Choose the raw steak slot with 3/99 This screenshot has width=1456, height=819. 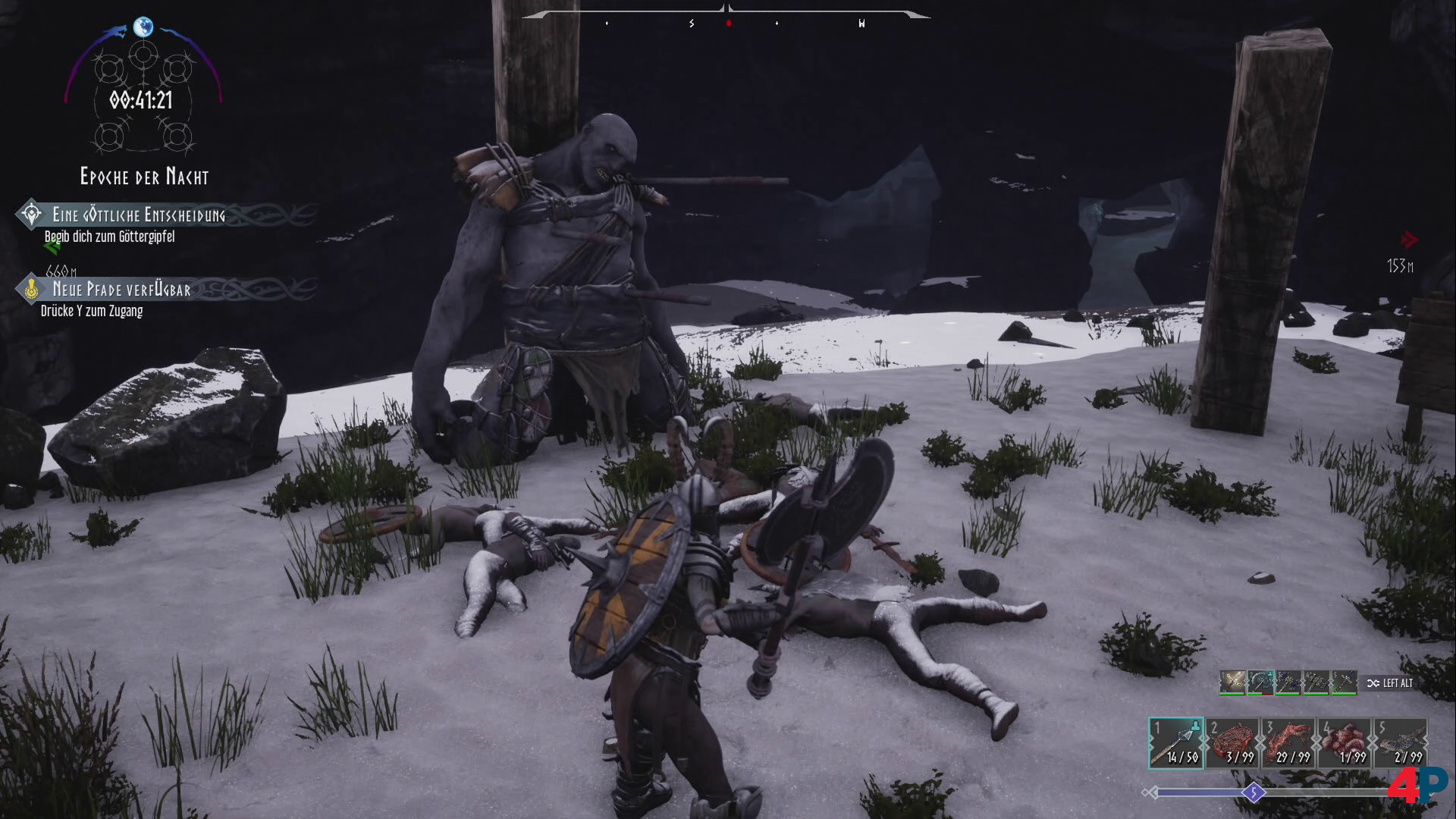point(1232,743)
